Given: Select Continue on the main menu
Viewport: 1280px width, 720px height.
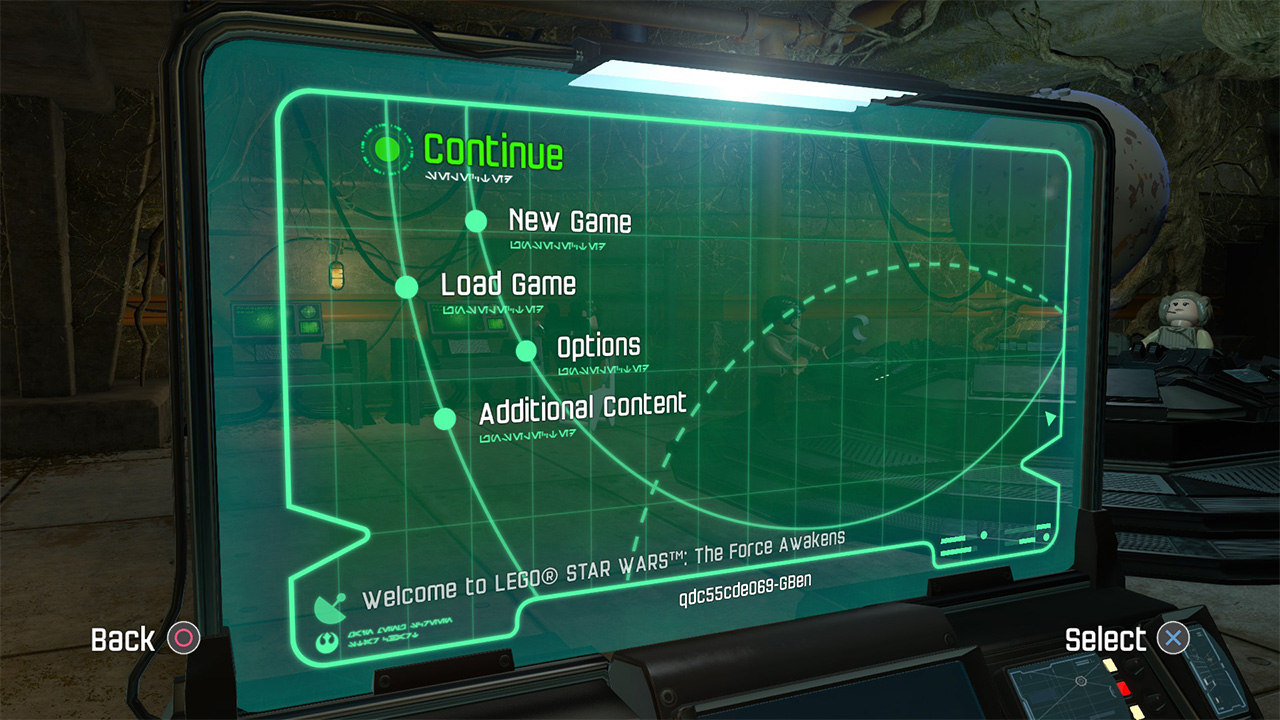Looking at the screenshot, I should coord(493,151).
